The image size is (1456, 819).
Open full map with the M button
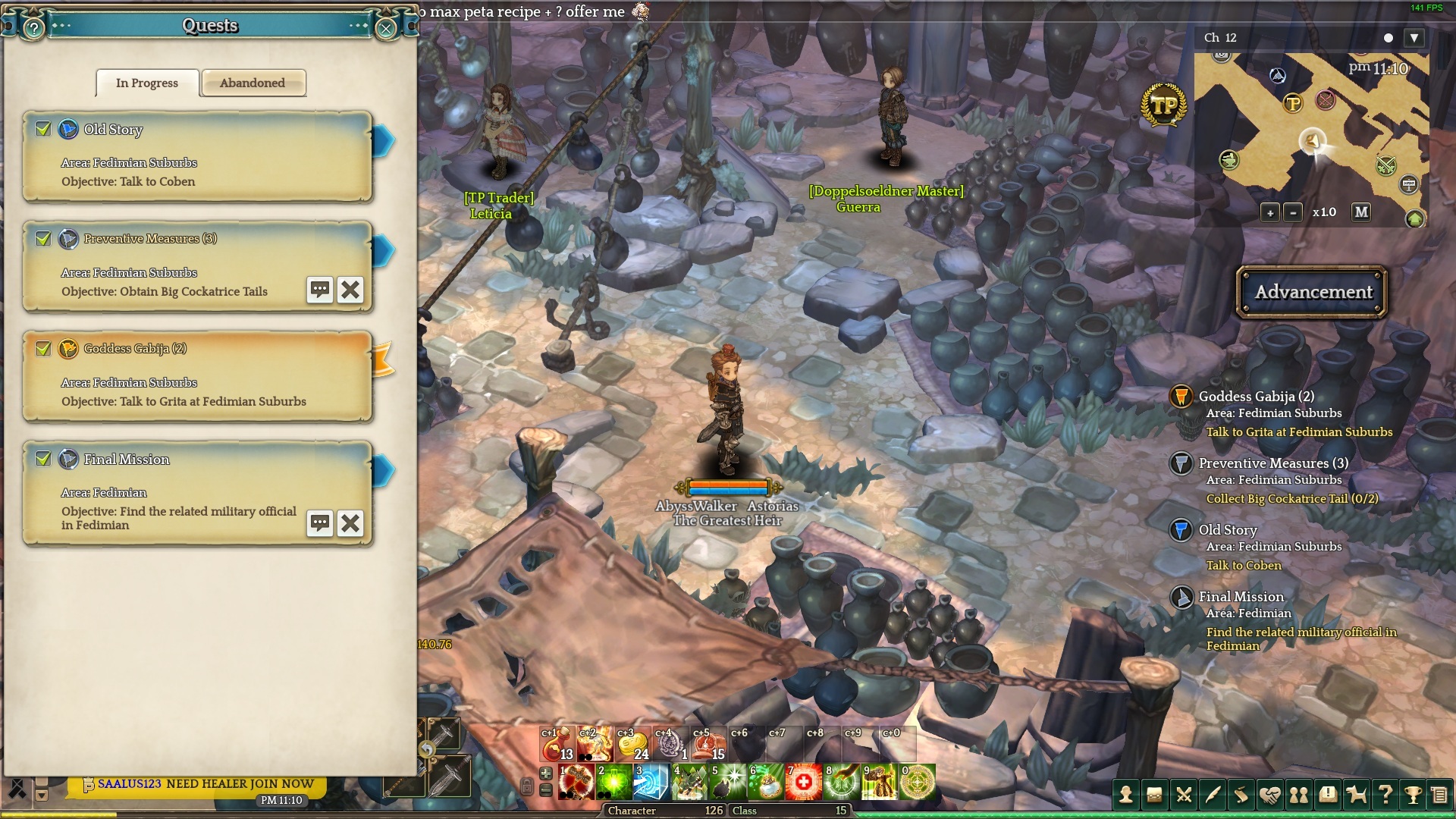pos(1361,212)
